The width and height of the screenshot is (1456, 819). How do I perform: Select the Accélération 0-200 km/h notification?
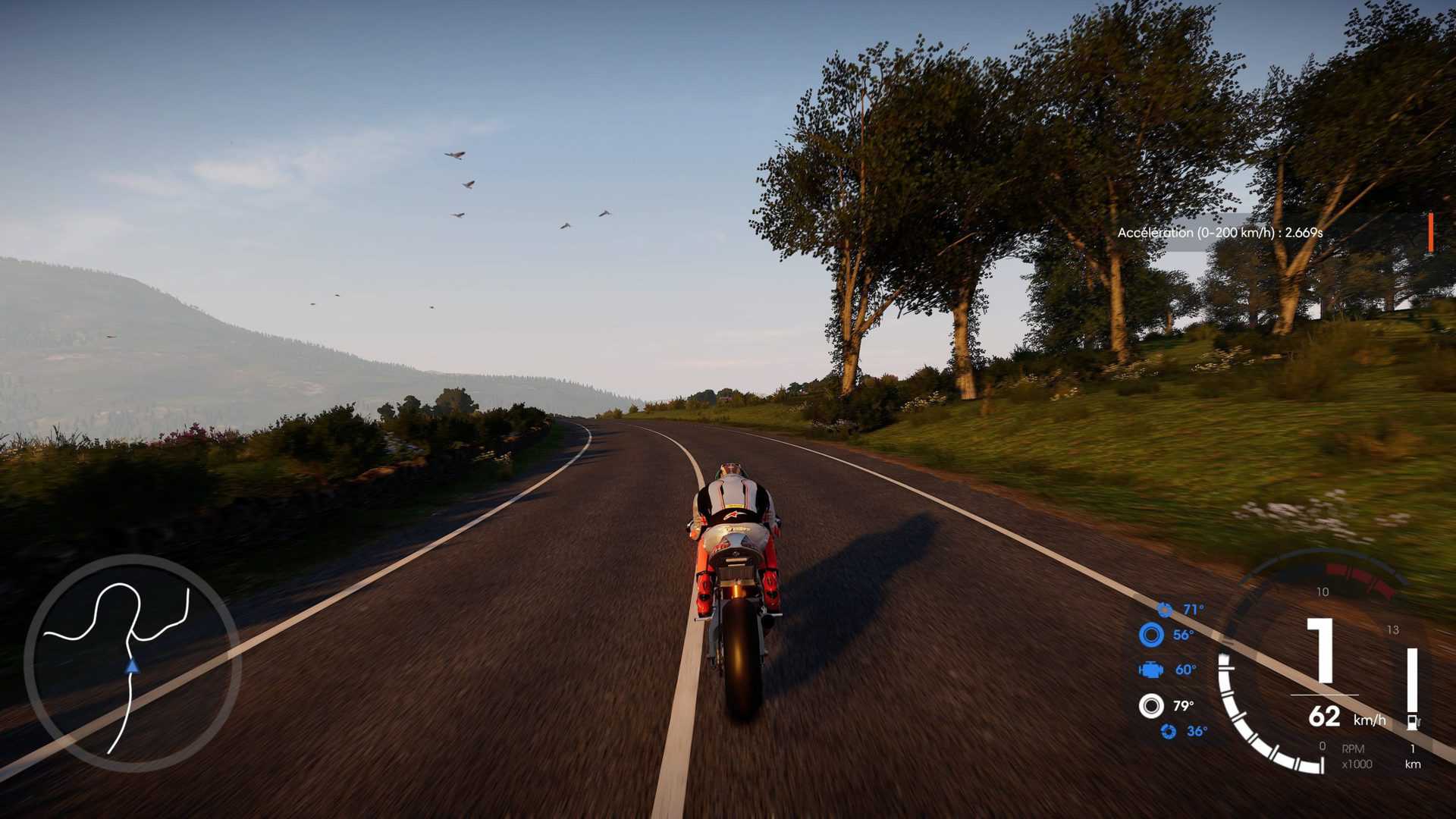point(1219,233)
